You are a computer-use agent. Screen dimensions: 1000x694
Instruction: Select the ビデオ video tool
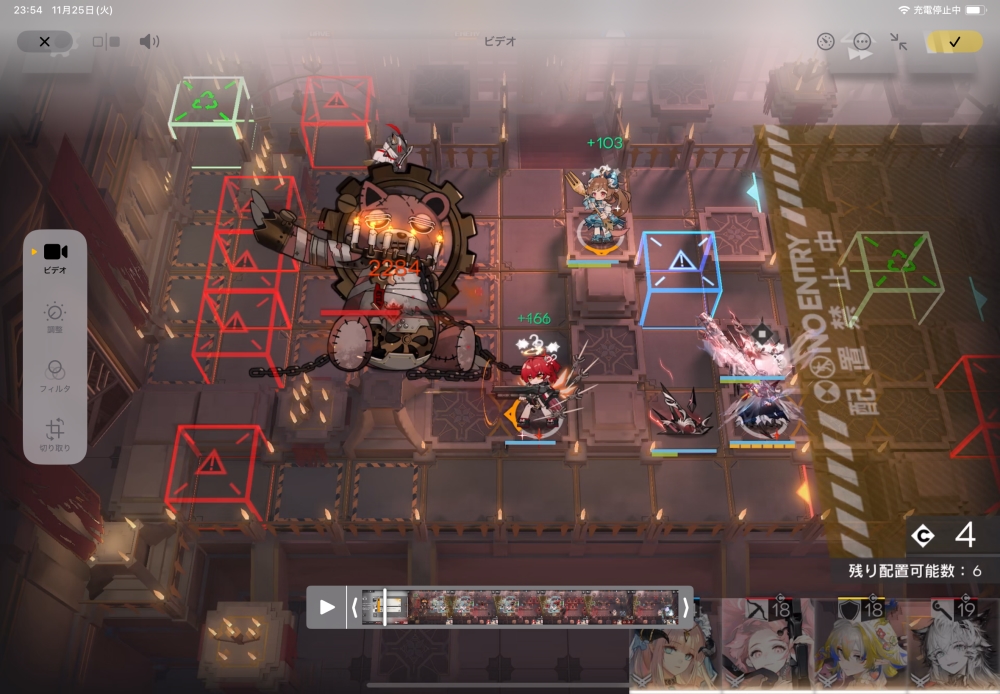pyautogui.click(x=55, y=256)
